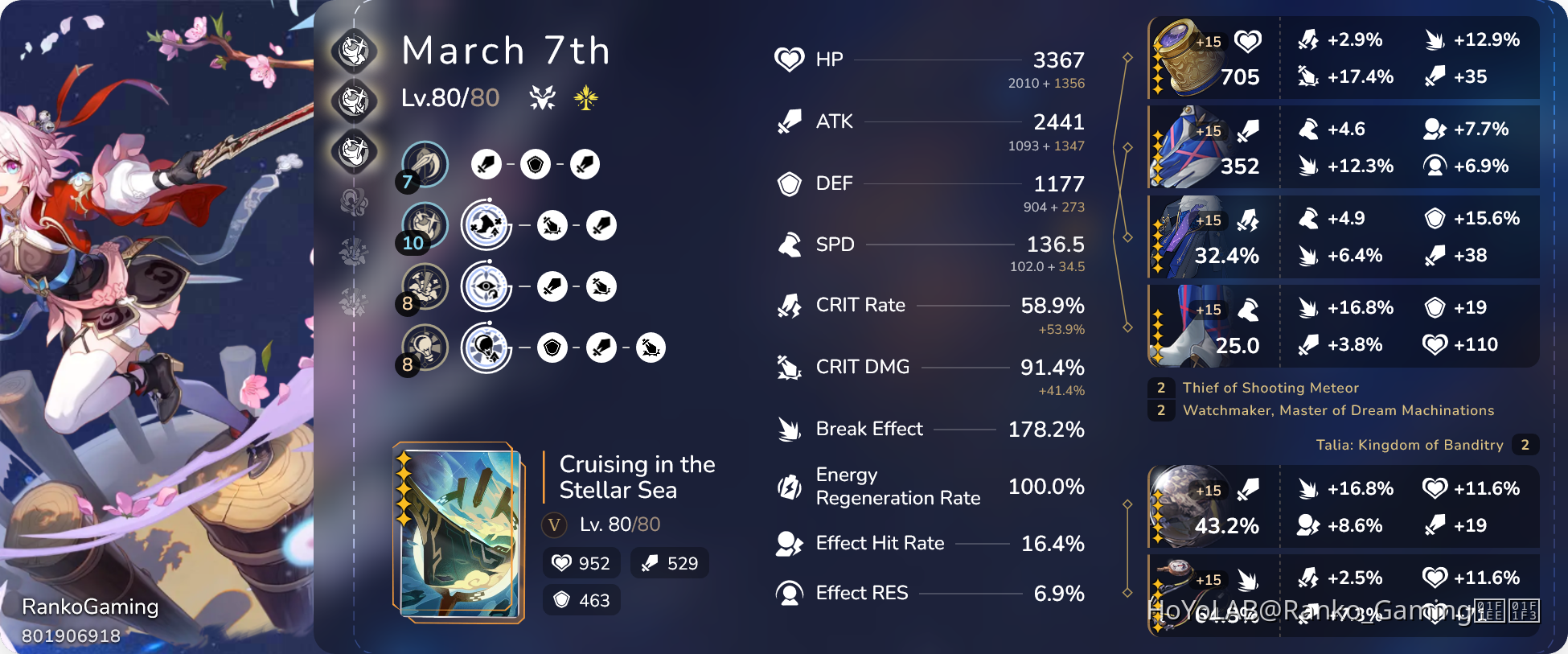Toggle the shield trace node beside Basic Attack

point(536,163)
